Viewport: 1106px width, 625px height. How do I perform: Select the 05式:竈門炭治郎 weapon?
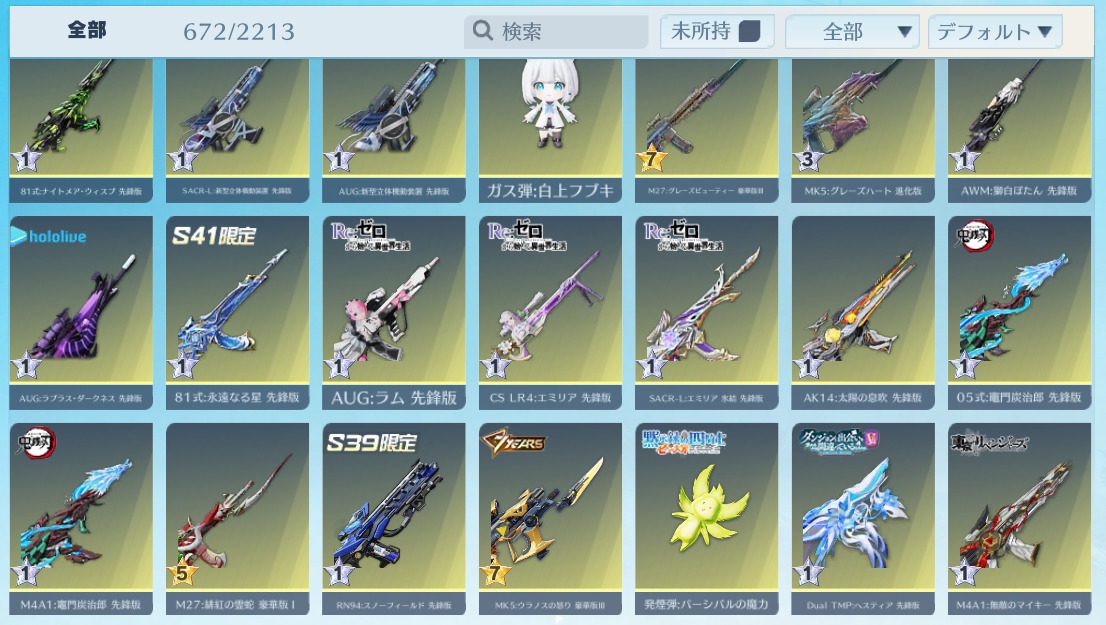point(1019,310)
